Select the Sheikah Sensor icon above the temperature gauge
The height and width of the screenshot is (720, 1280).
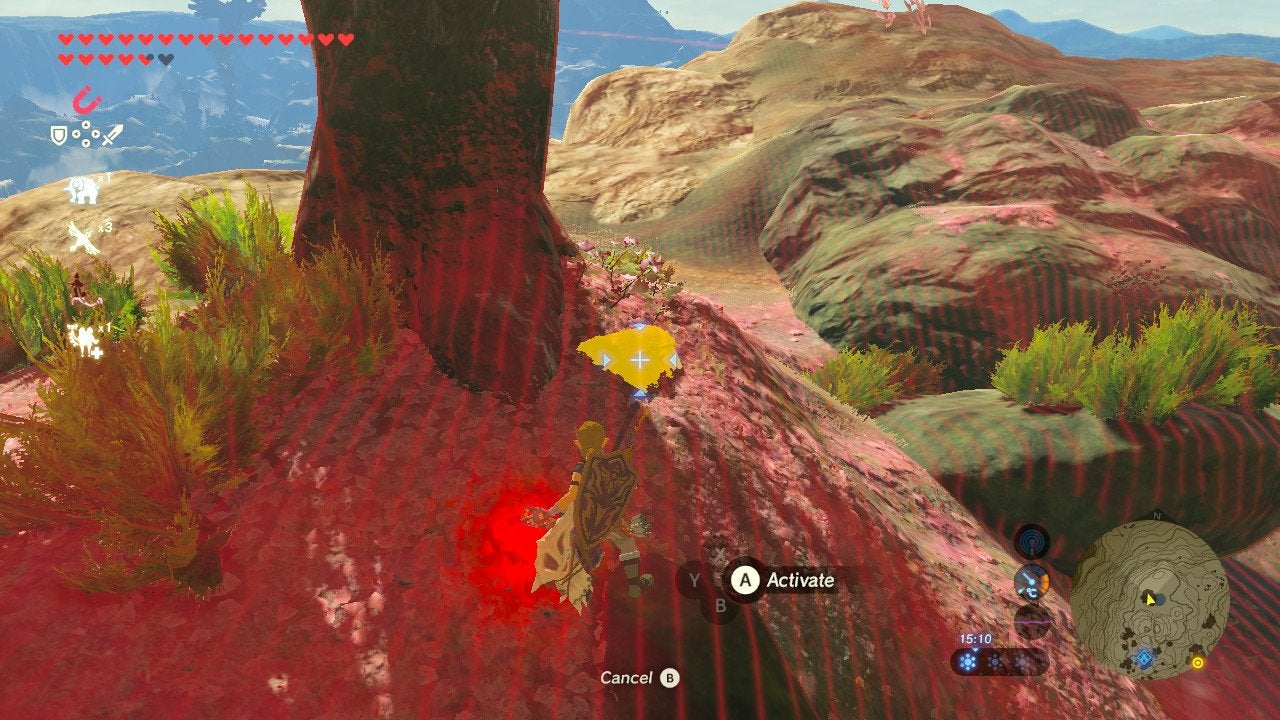click(x=1033, y=540)
